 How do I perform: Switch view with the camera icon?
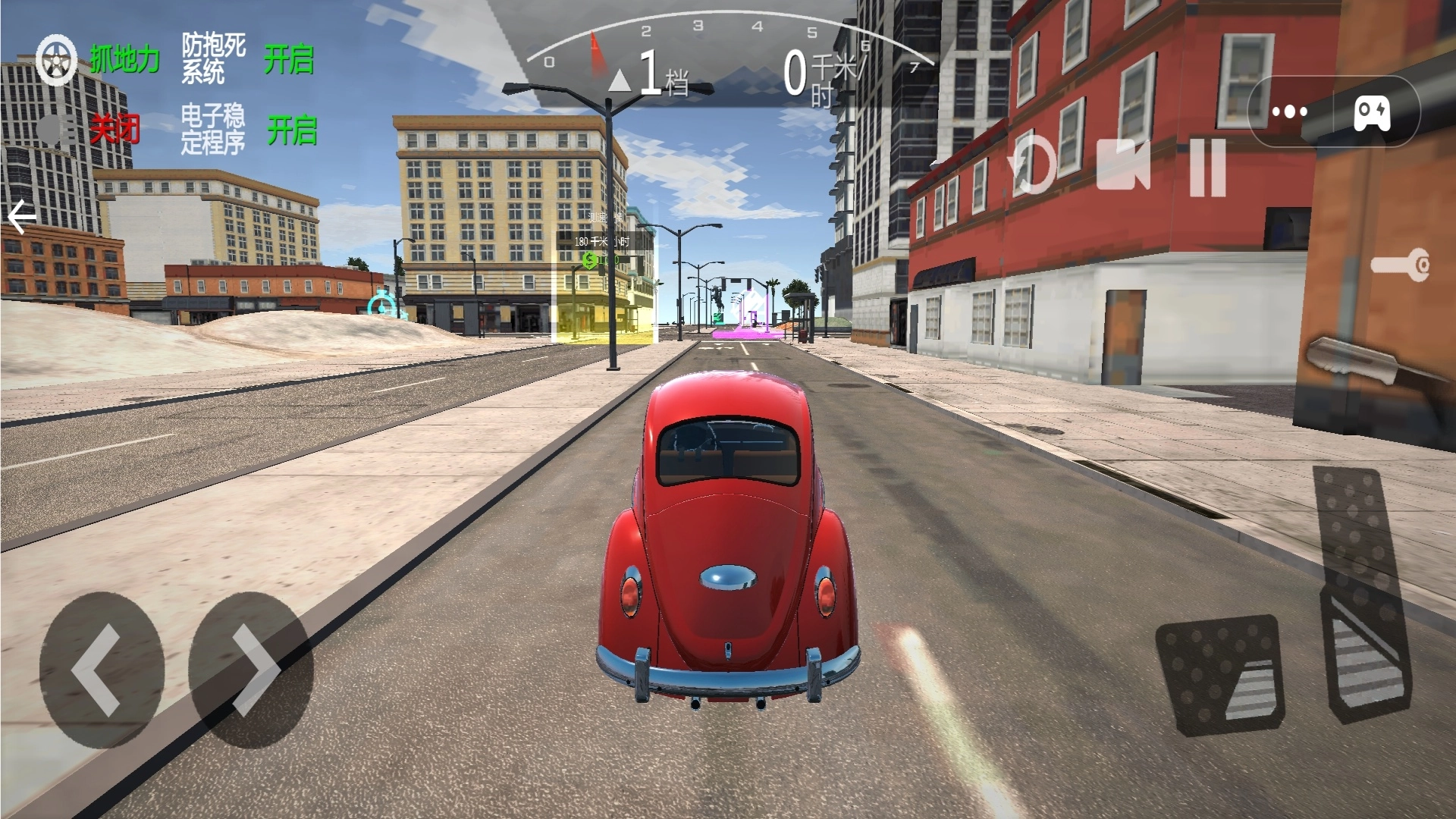pyautogui.click(x=1123, y=165)
